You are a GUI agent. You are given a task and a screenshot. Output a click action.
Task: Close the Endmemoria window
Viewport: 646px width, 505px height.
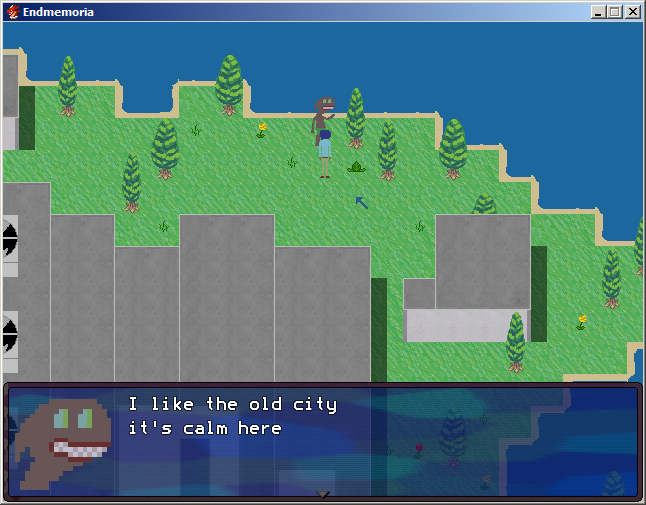(x=632, y=12)
